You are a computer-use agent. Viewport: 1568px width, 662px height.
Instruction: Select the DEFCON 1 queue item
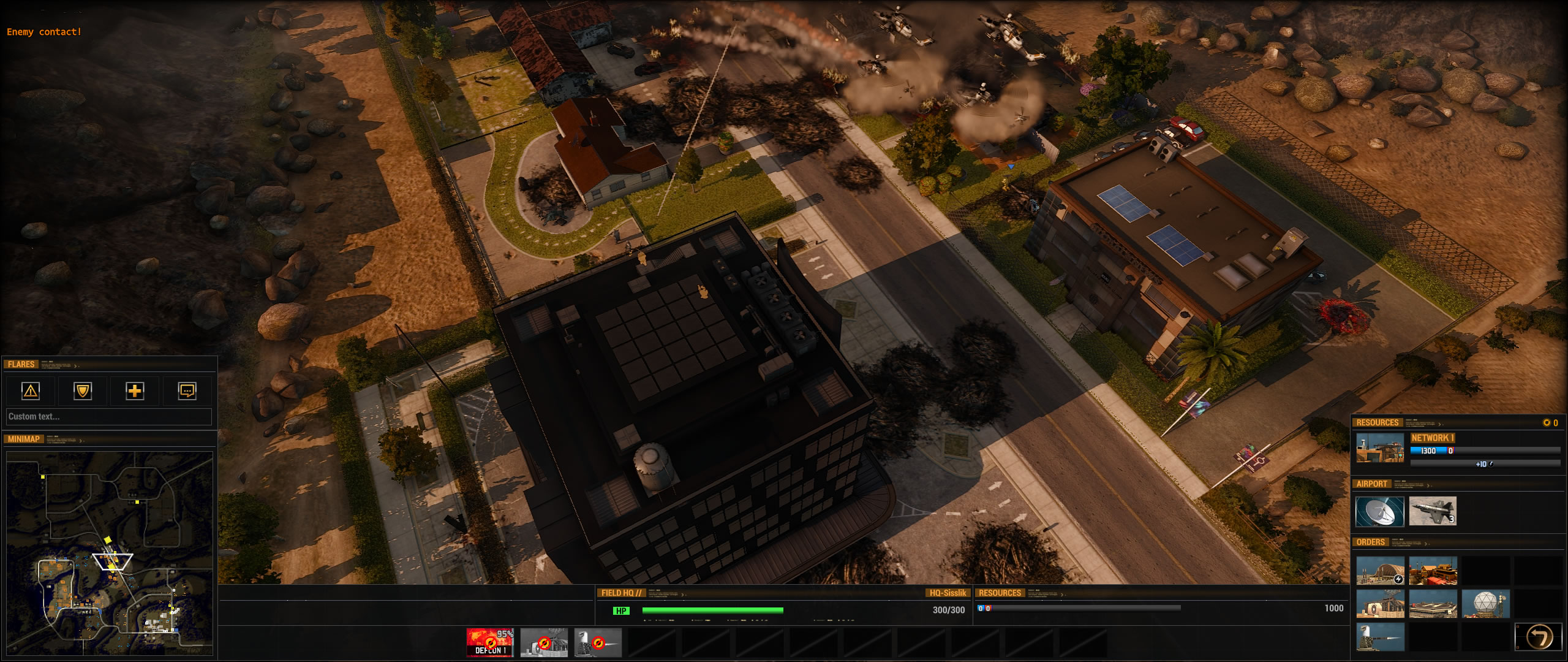pyautogui.click(x=490, y=642)
